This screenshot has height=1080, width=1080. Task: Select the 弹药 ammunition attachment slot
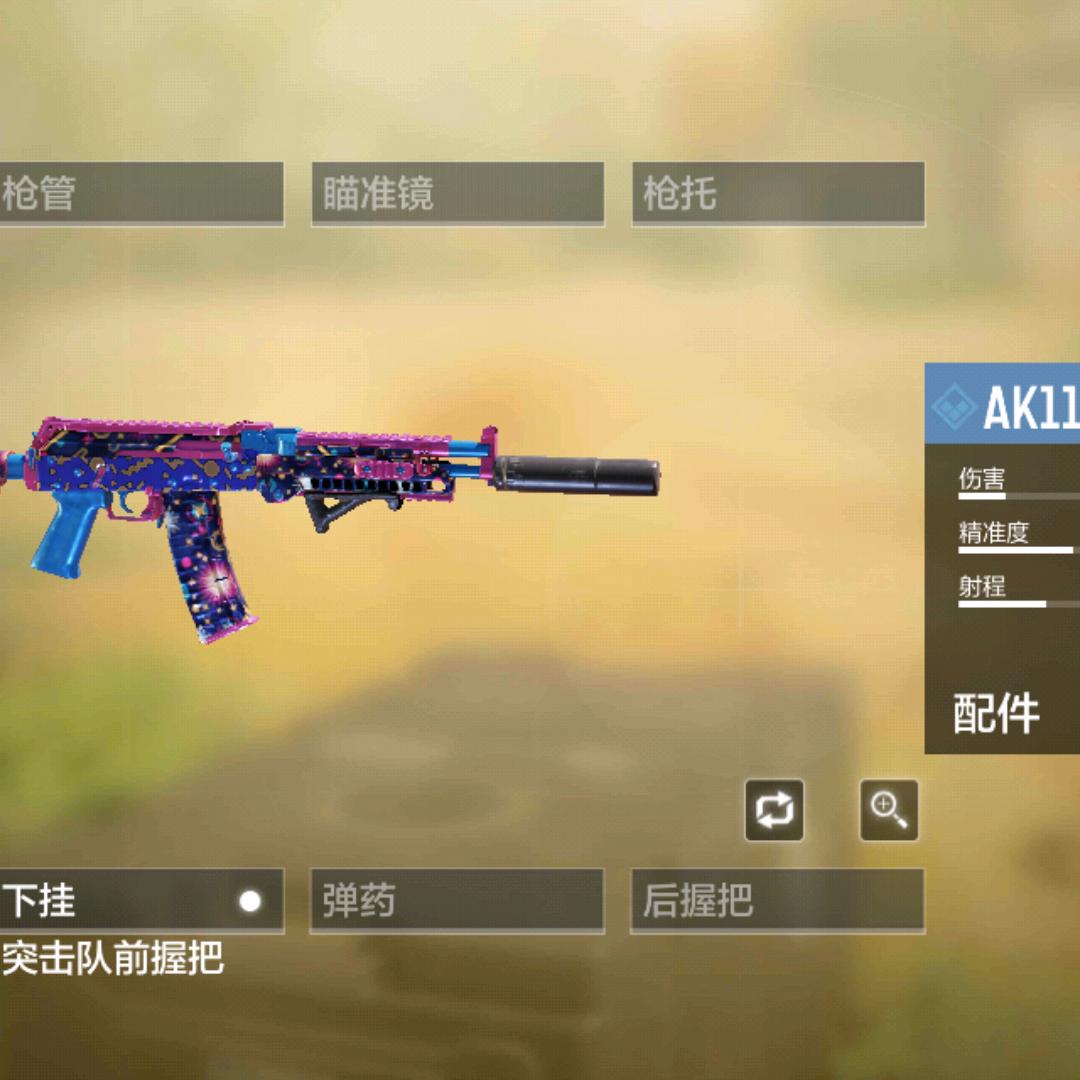click(x=457, y=901)
